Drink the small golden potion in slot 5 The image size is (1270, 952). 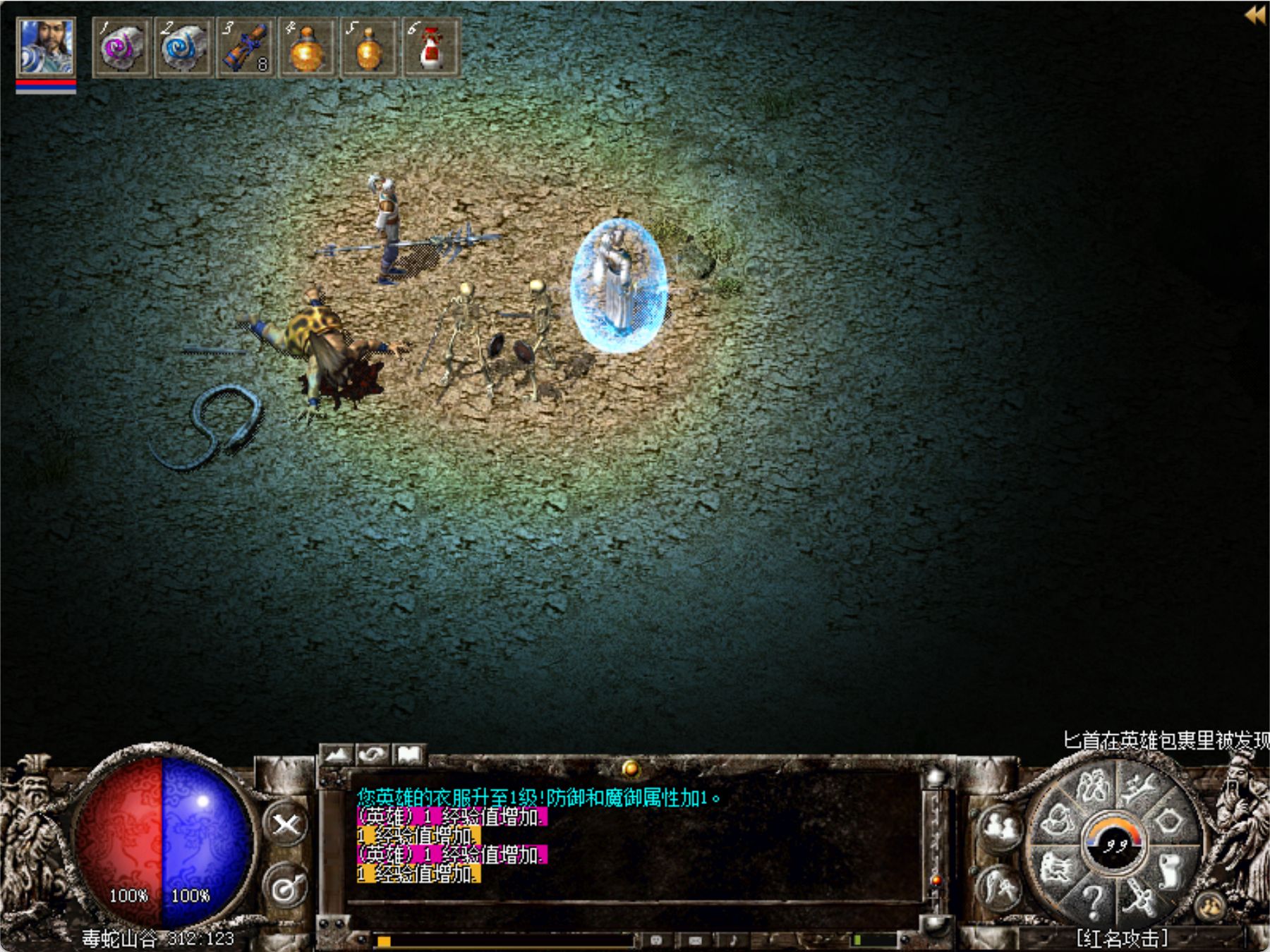pyautogui.click(x=368, y=48)
